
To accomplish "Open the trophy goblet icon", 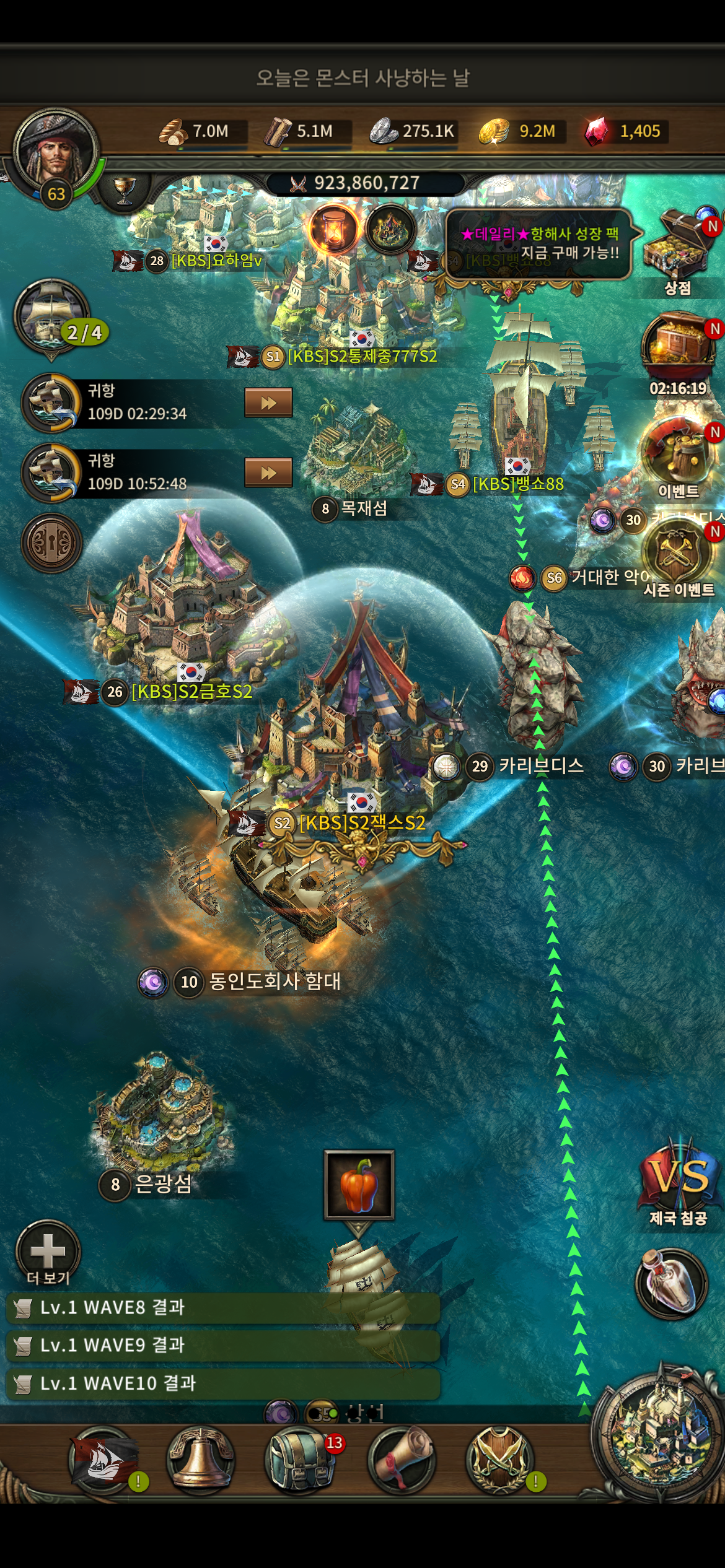I will coord(124,189).
